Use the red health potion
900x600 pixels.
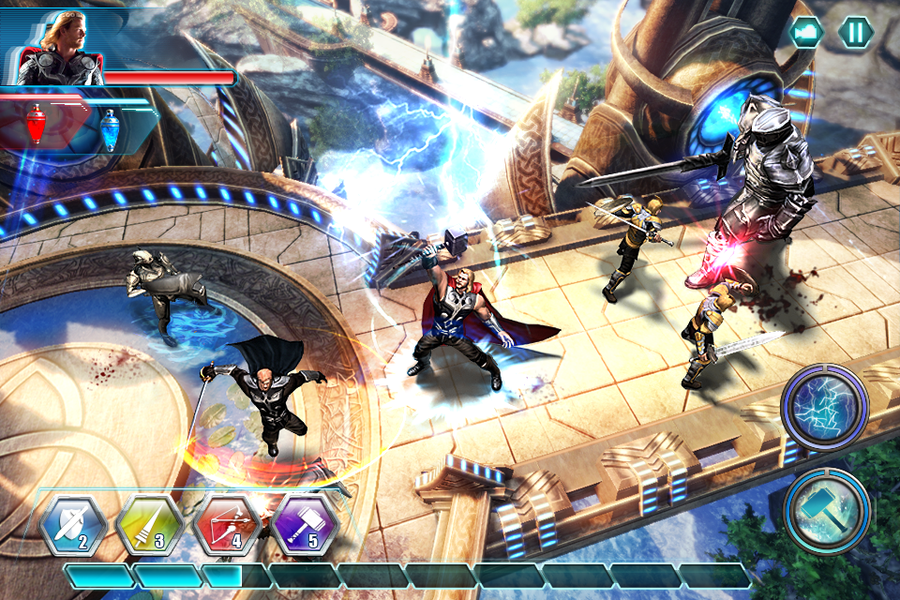tap(37, 126)
